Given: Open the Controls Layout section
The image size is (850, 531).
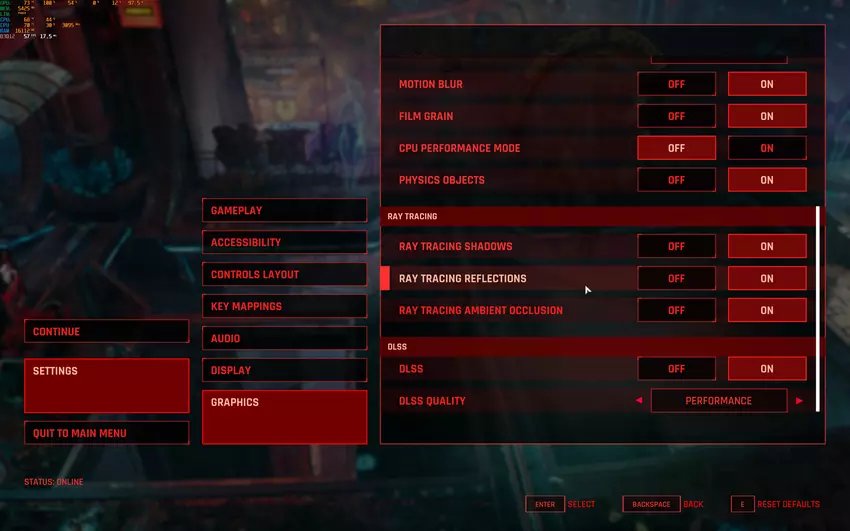Looking at the screenshot, I should tap(284, 274).
